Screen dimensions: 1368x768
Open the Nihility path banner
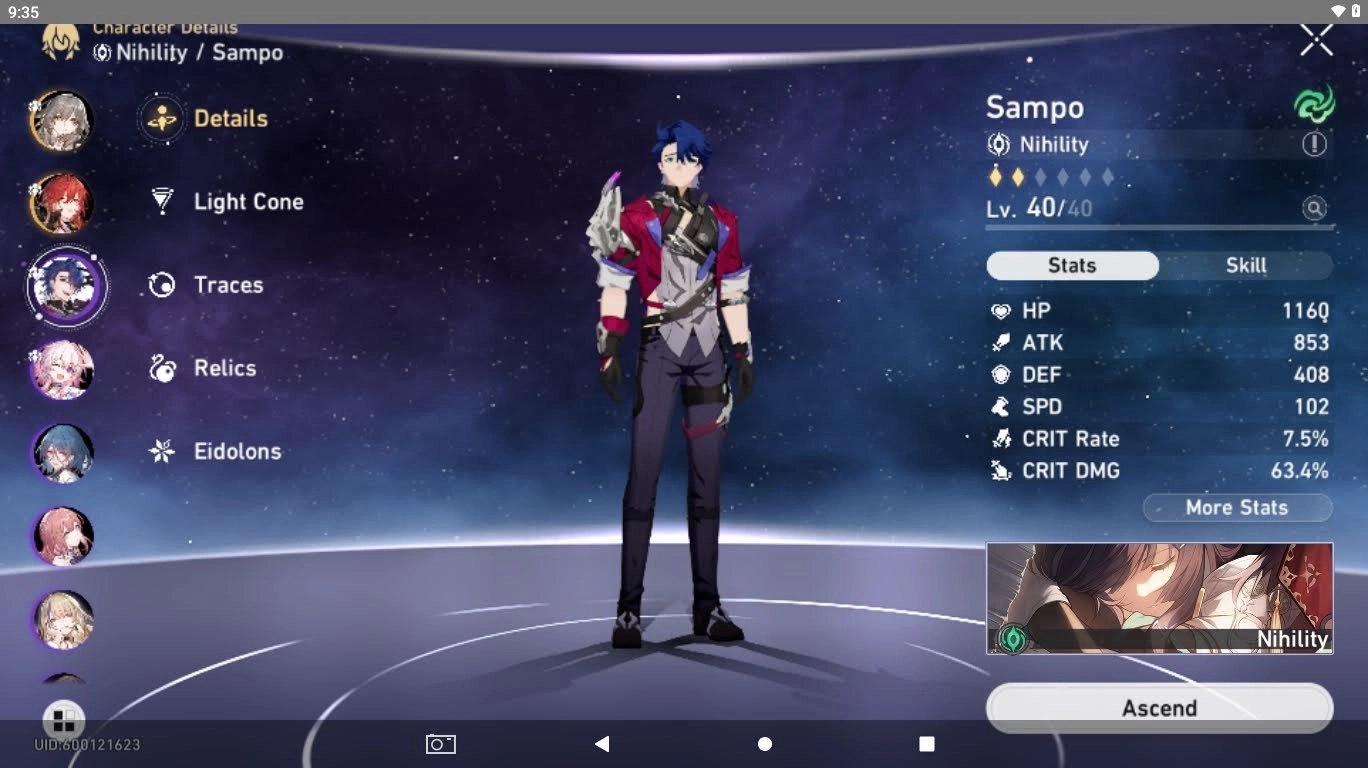click(x=1158, y=597)
